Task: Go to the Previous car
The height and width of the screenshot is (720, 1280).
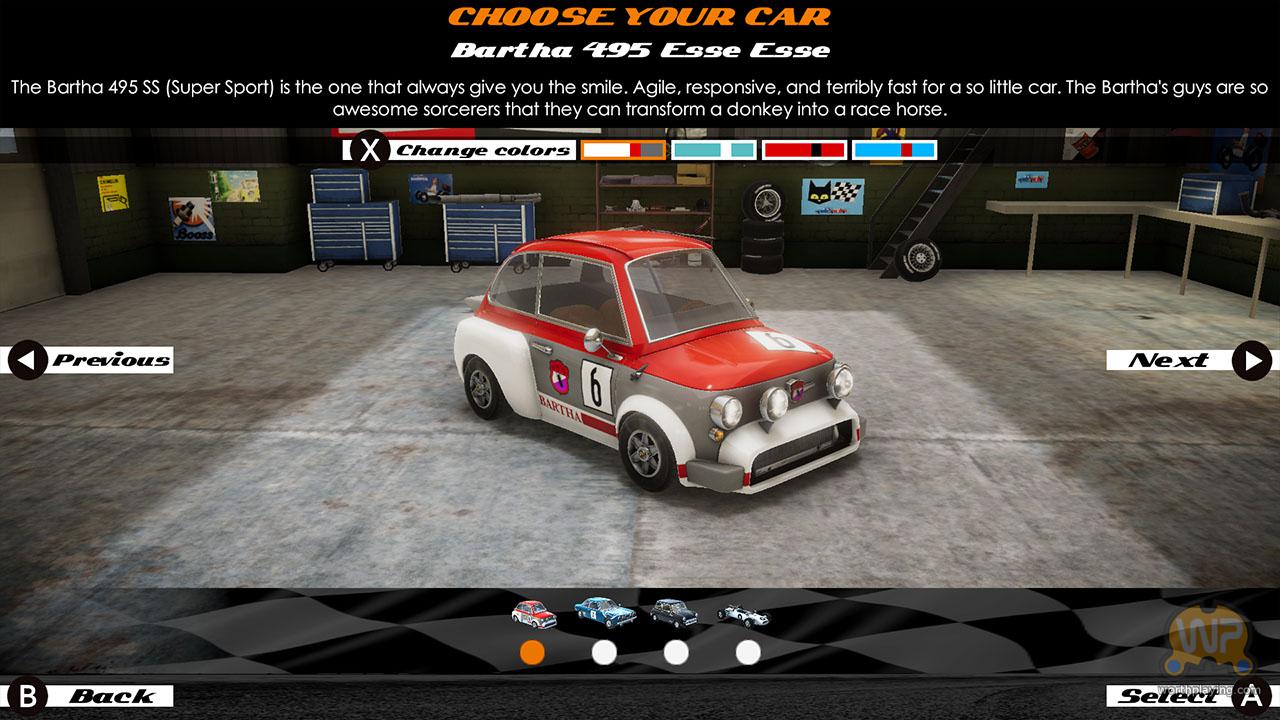Action: 92,360
